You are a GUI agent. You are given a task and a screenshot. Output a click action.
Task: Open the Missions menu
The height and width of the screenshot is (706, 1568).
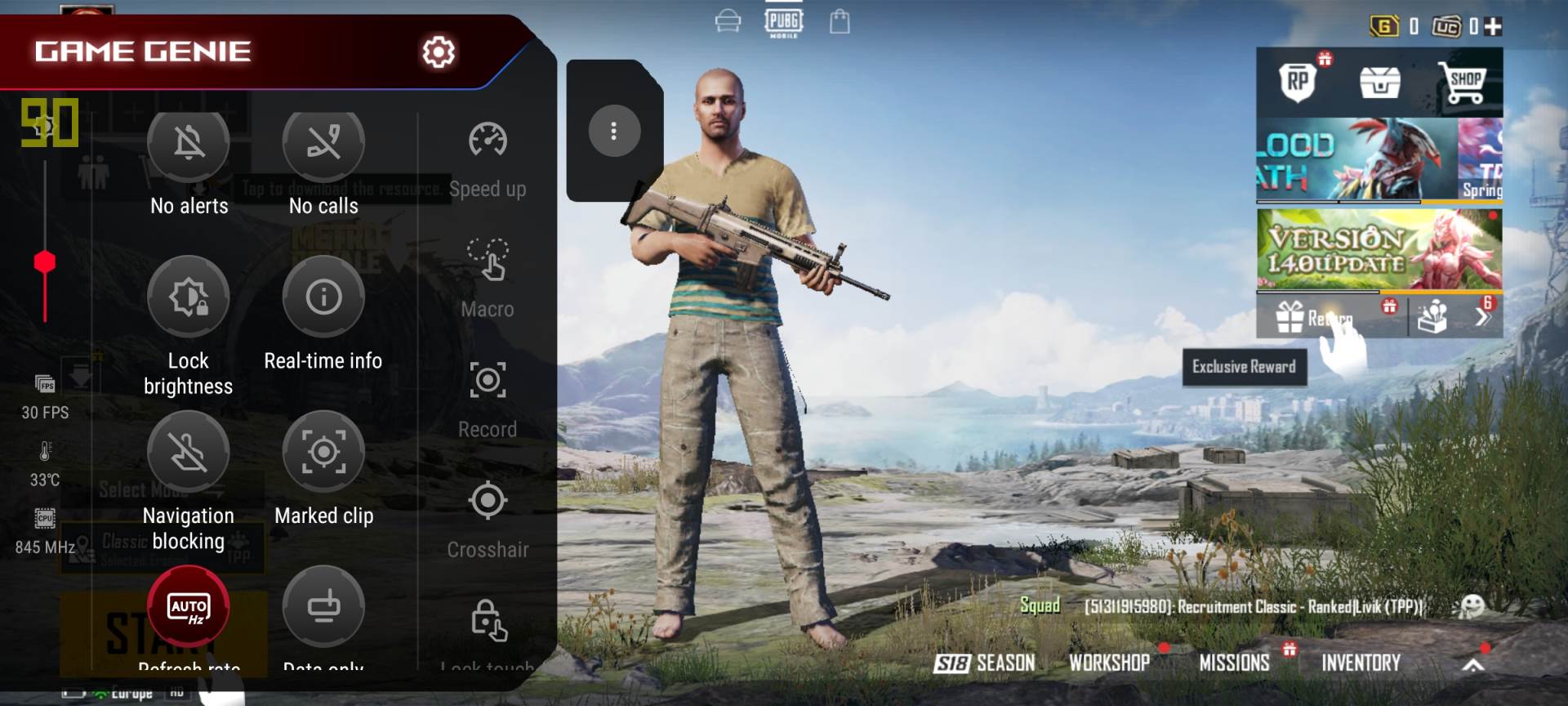pyautogui.click(x=1234, y=663)
